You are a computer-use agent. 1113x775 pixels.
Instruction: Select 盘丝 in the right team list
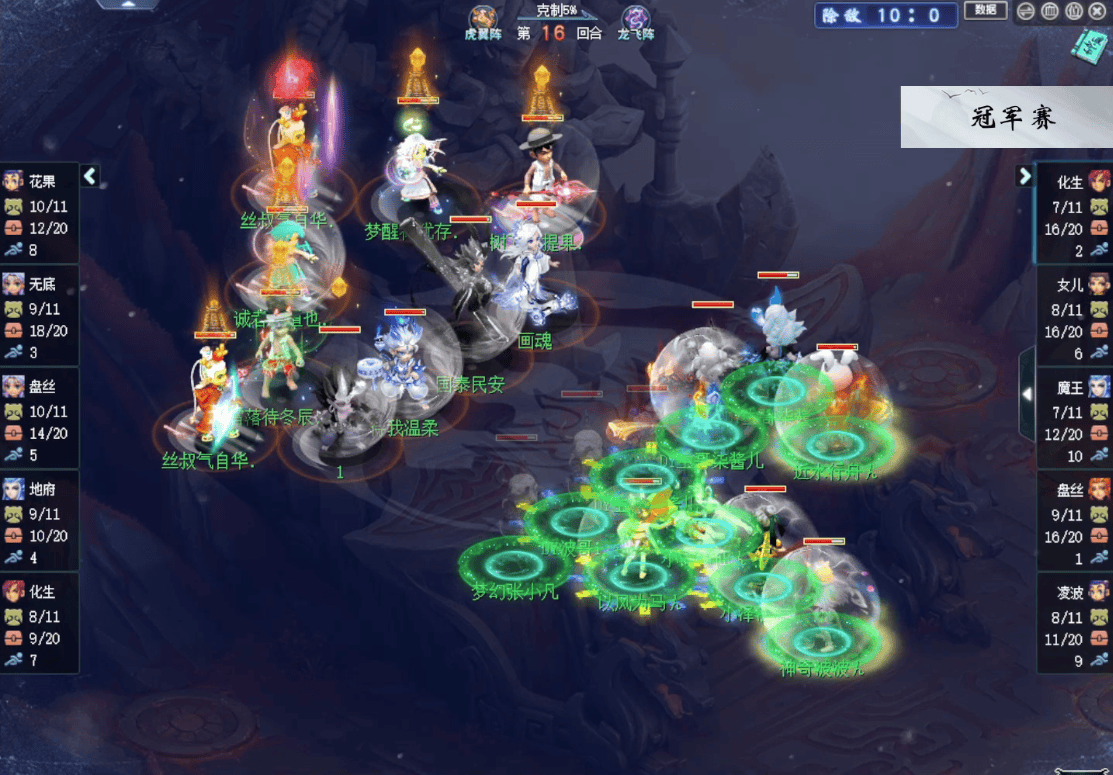[x=1074, y=488]
